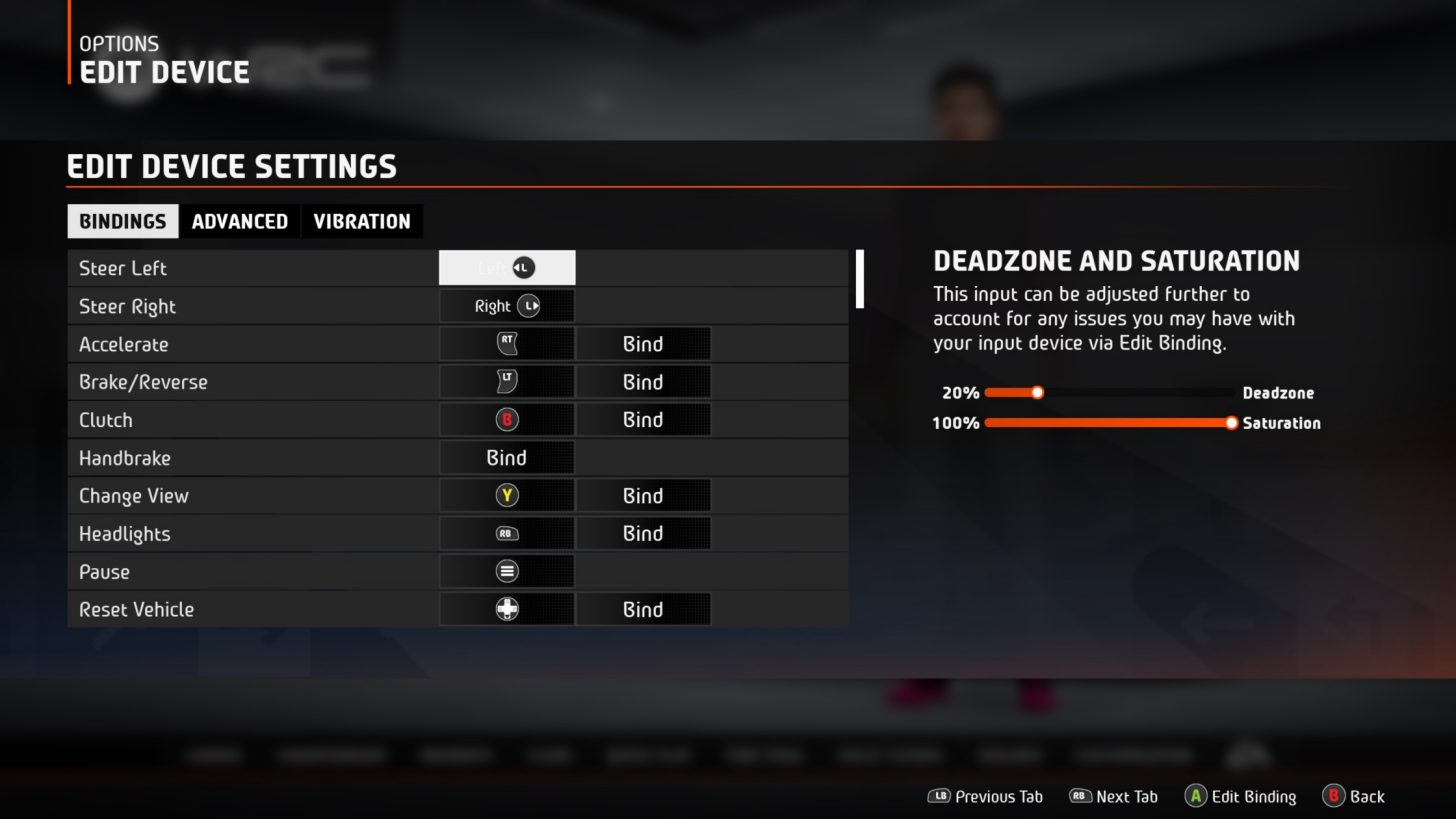
Task: Click the LT trigger binding for Brake/Reverse
Action: (506, 381)
